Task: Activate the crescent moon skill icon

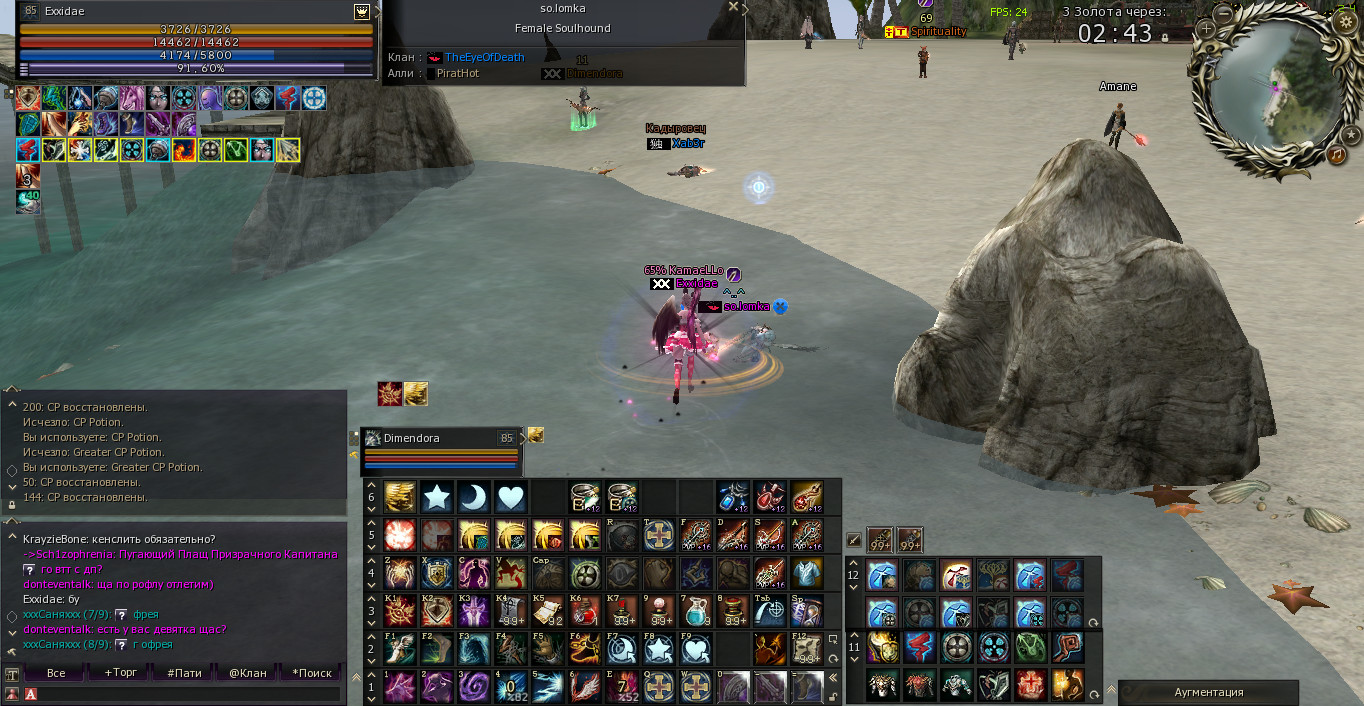Action: pos(473,497)
